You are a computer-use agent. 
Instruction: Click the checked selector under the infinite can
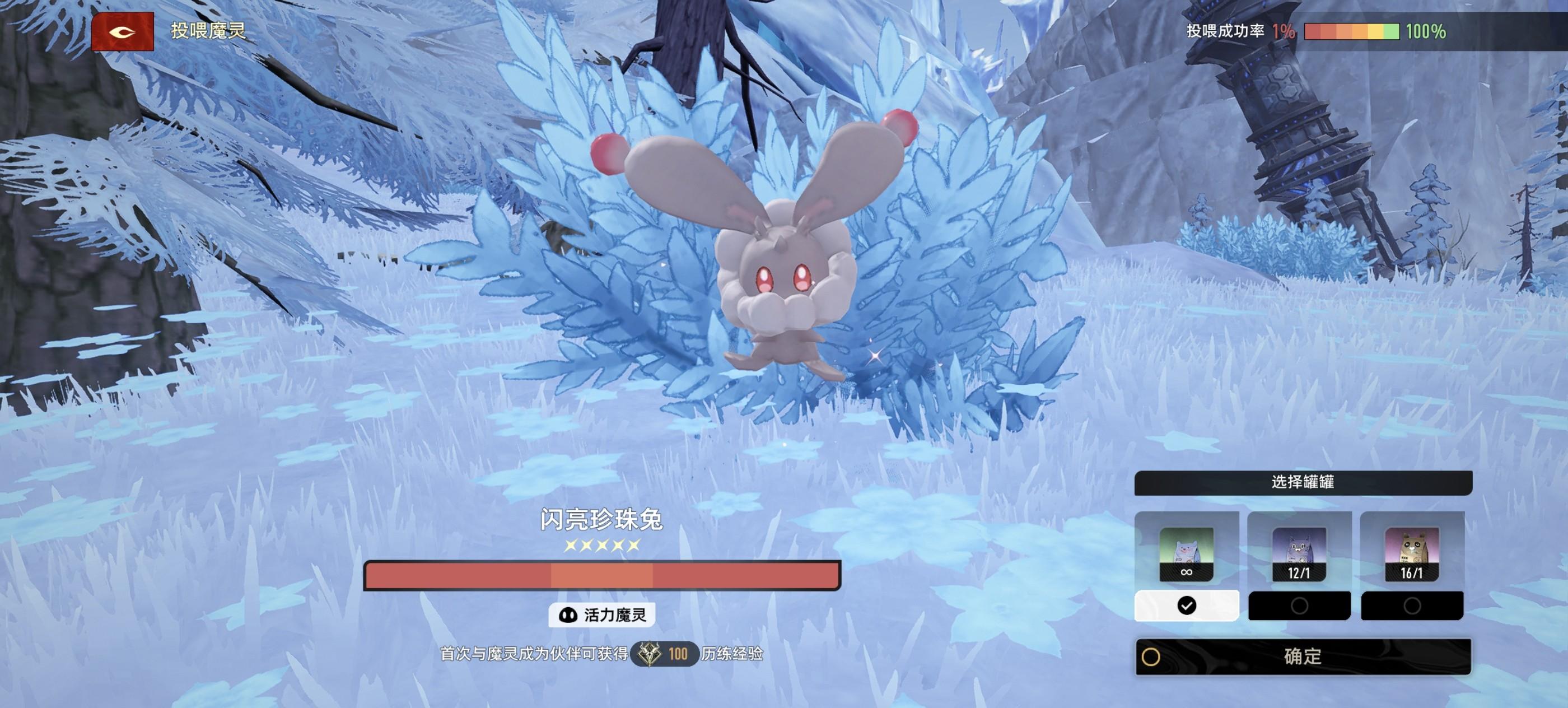1186,605
